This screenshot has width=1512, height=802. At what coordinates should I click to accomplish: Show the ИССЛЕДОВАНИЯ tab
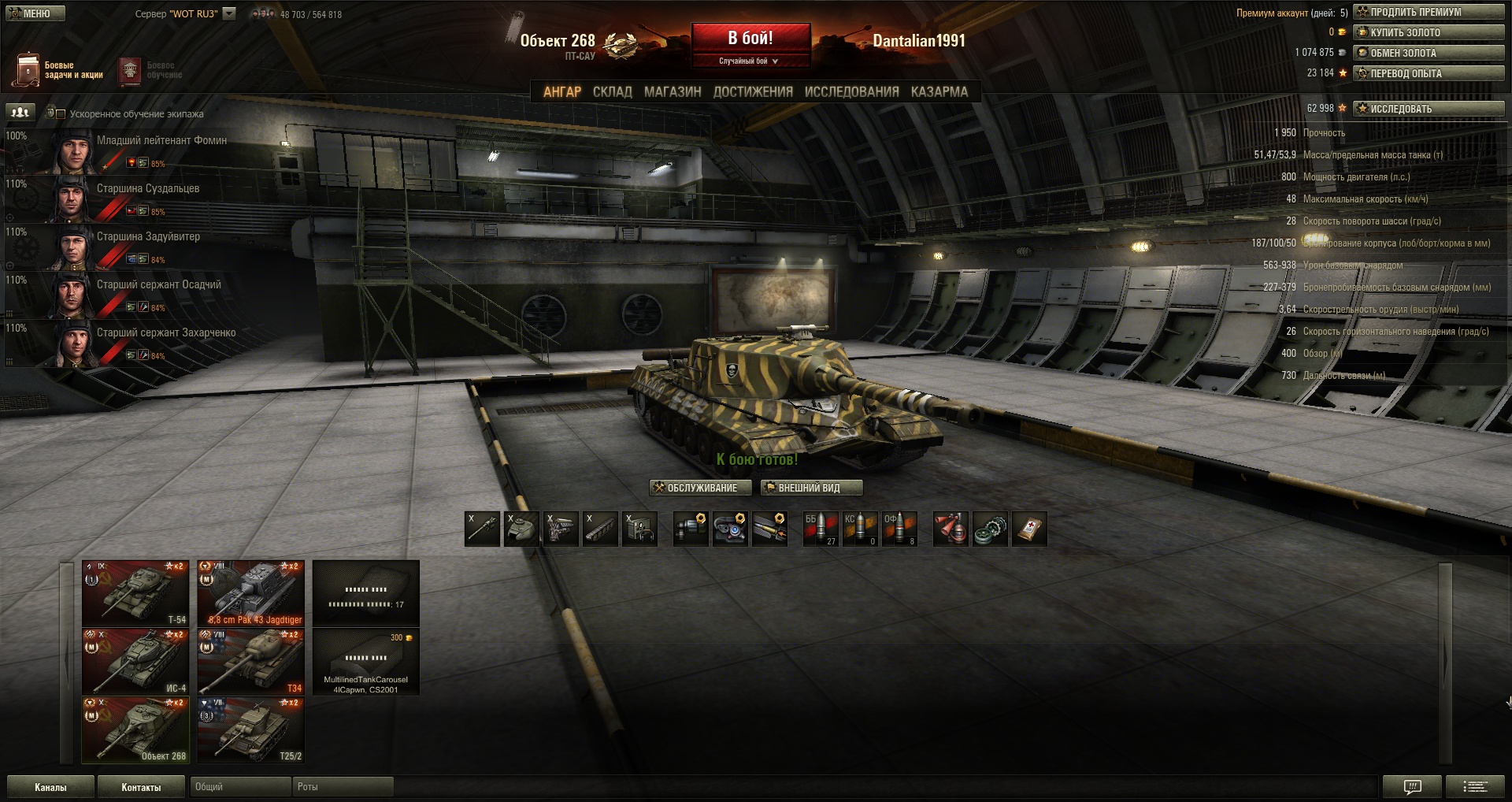coord(851,91)
